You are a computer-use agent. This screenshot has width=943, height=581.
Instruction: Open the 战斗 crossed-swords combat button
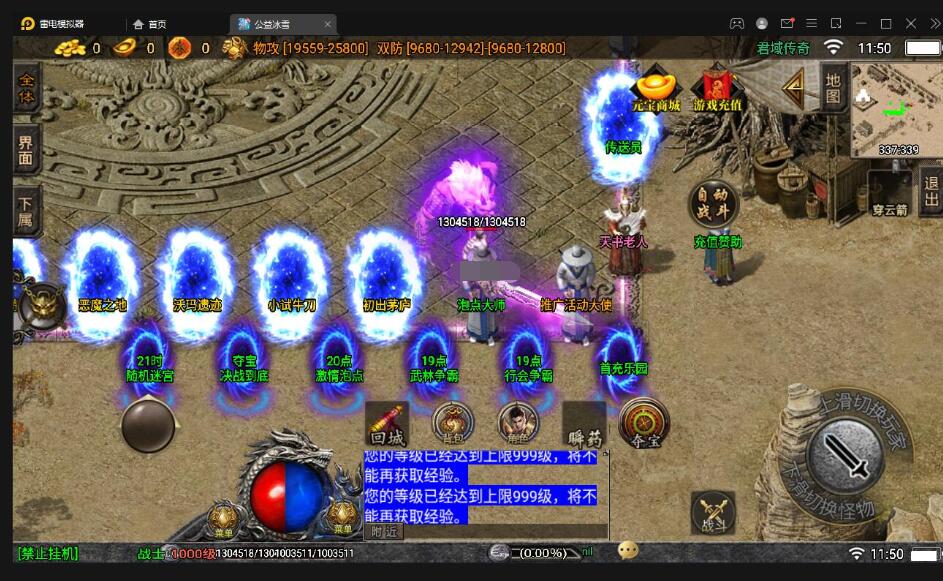(x=713, y=514)
